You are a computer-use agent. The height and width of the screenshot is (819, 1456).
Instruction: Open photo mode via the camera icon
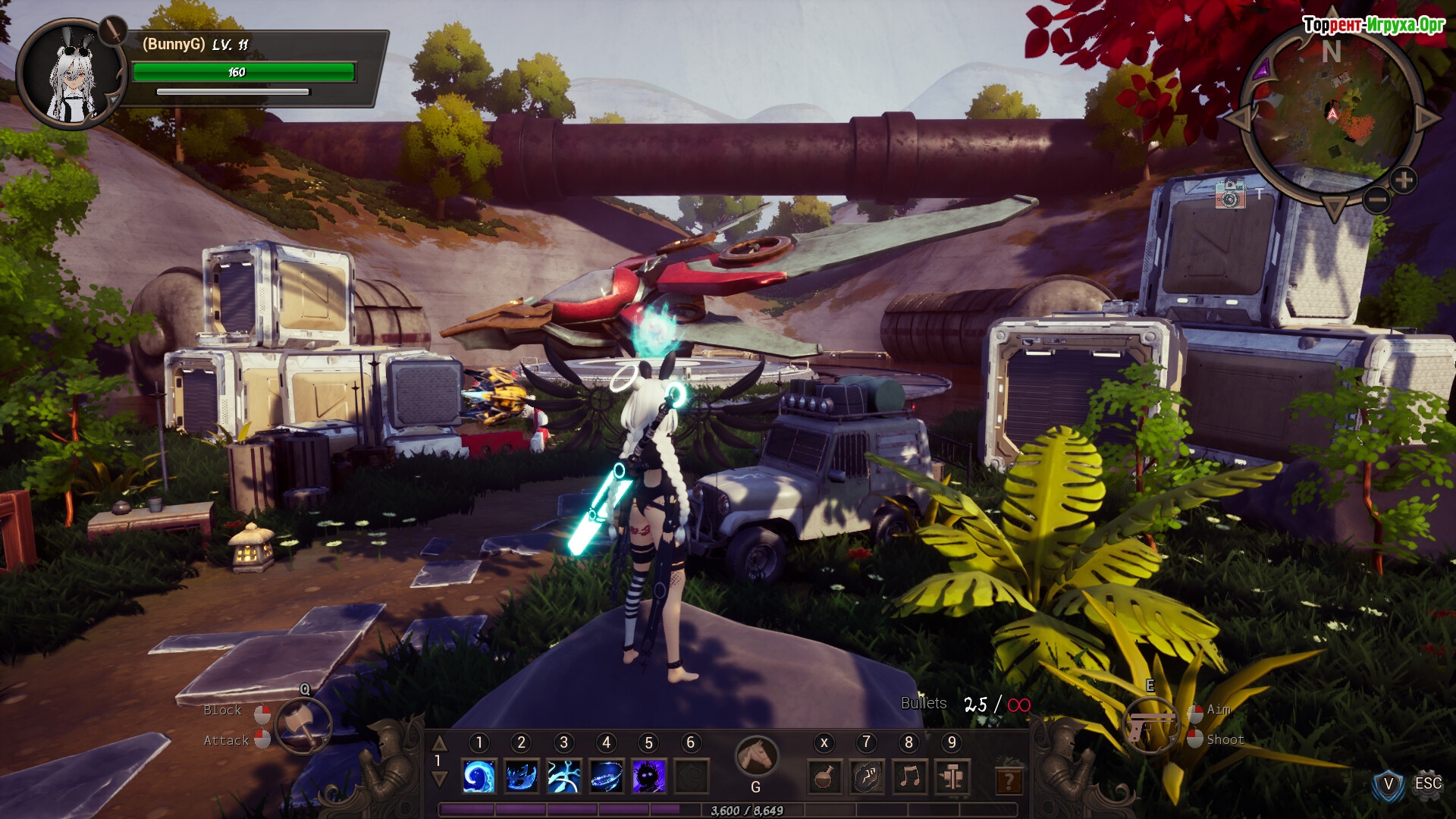[1230, 194]
